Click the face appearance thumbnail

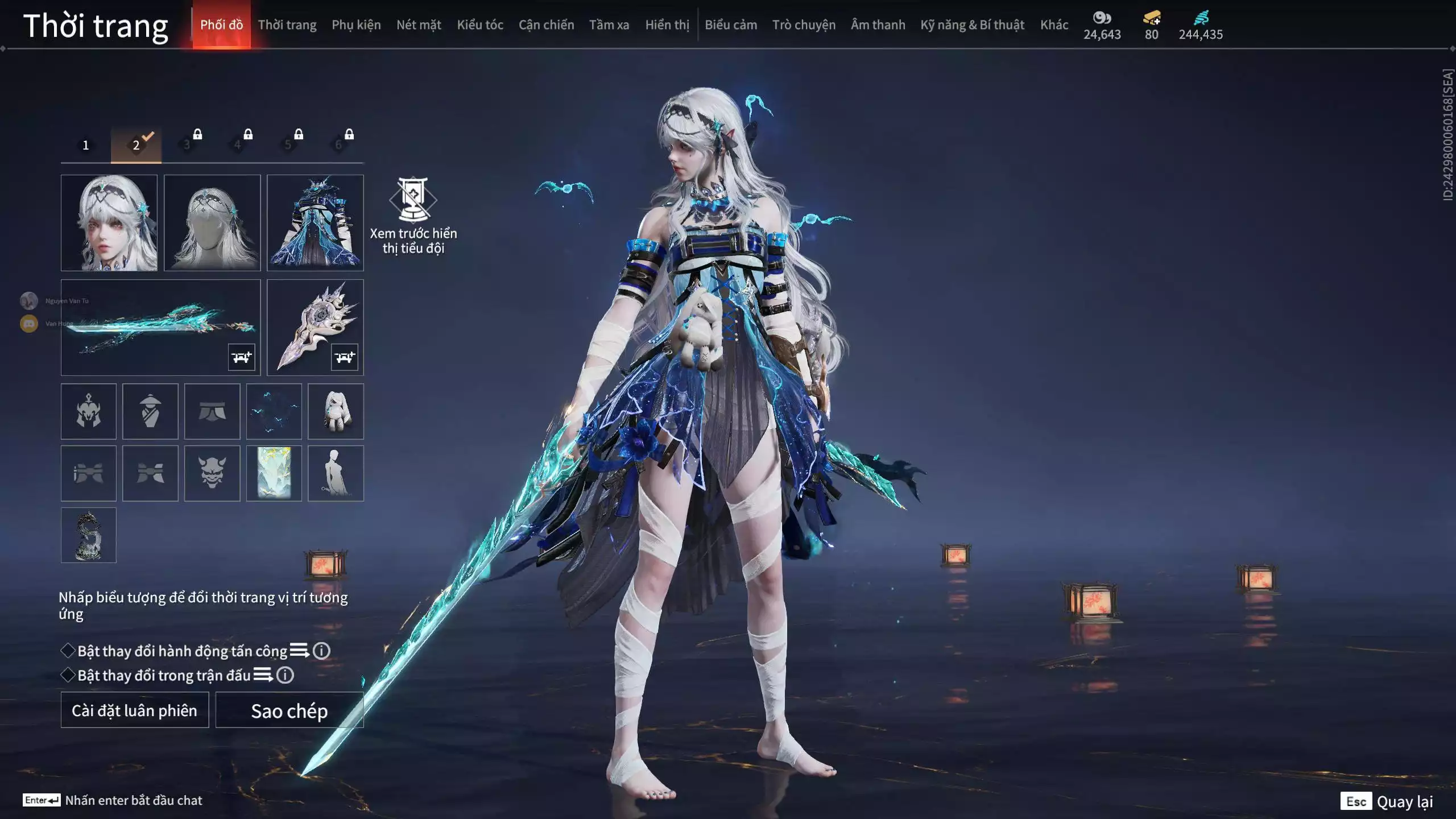click(109, 223)
